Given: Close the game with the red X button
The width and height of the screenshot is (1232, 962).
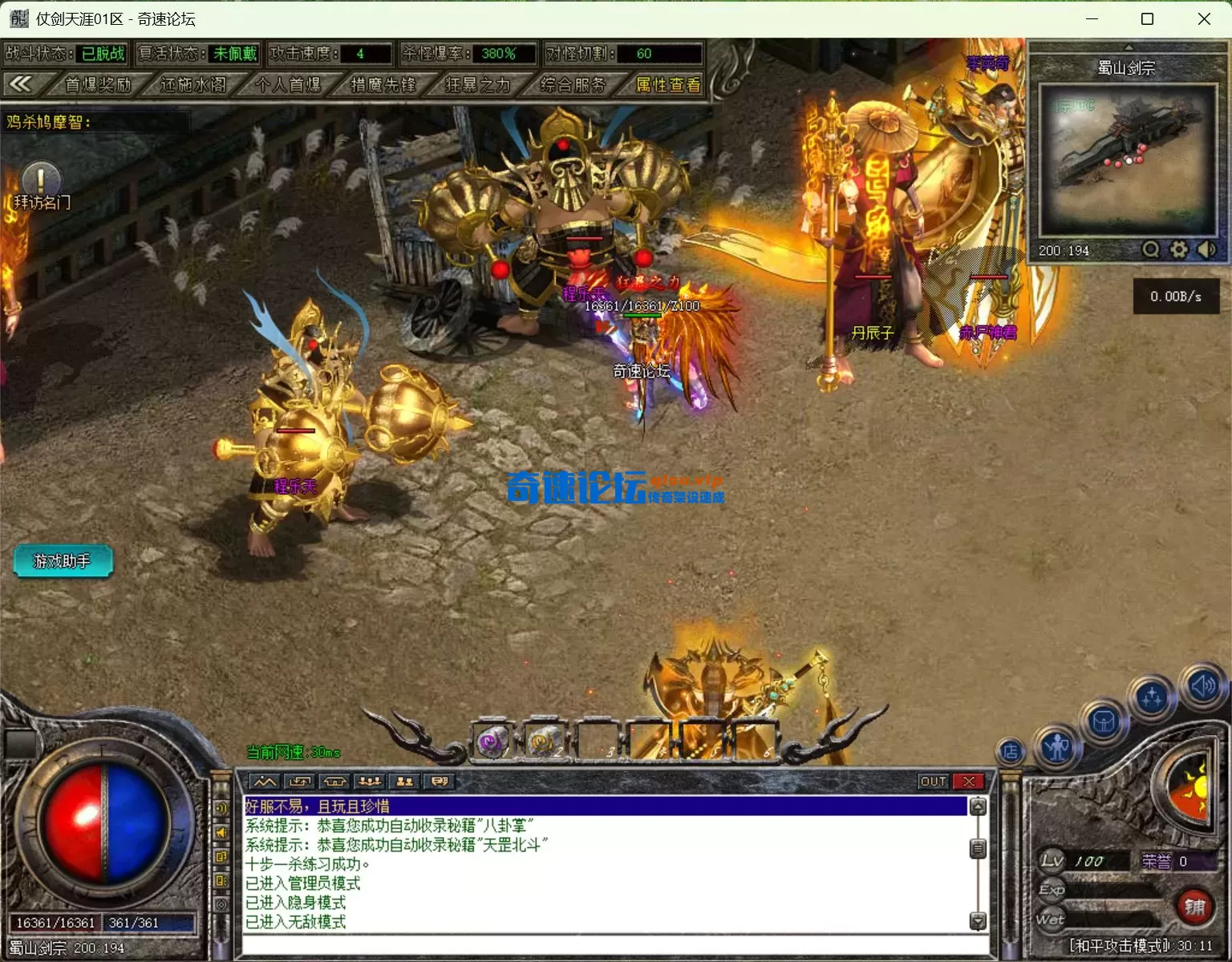Looking at the screenshot, I should [x=969, y=781].
